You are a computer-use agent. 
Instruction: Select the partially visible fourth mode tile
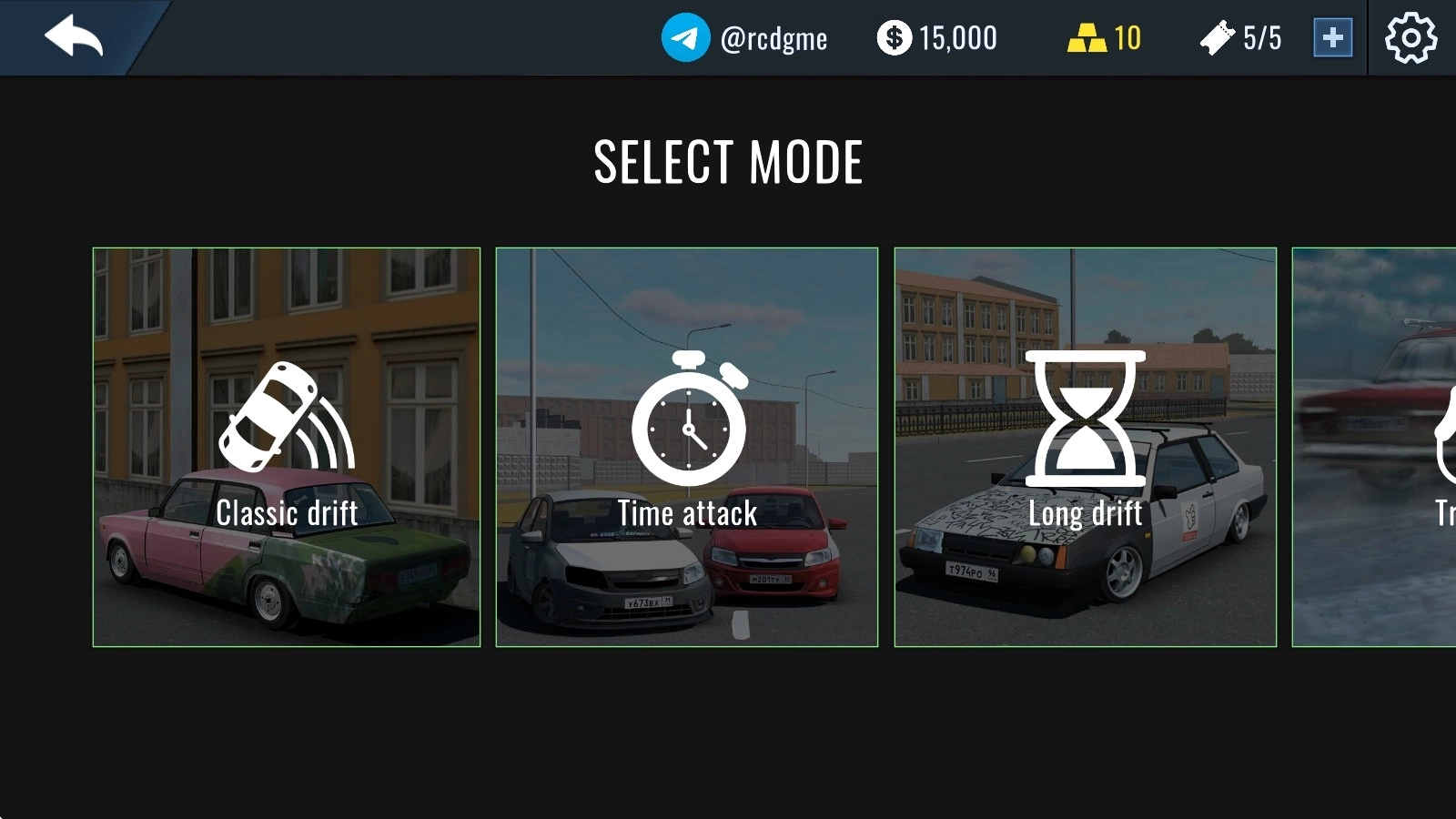click(x=1374, y=447)
